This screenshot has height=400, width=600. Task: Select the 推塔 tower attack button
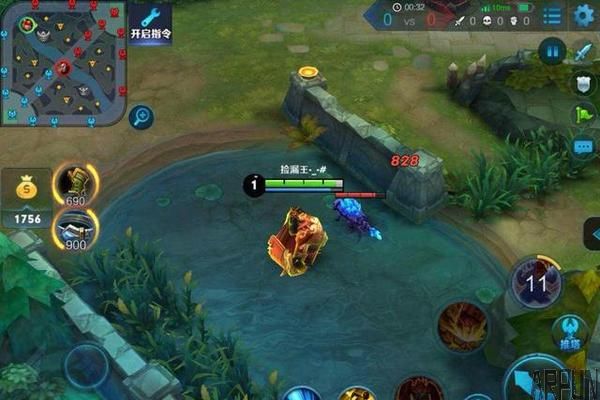click(570, 332)
